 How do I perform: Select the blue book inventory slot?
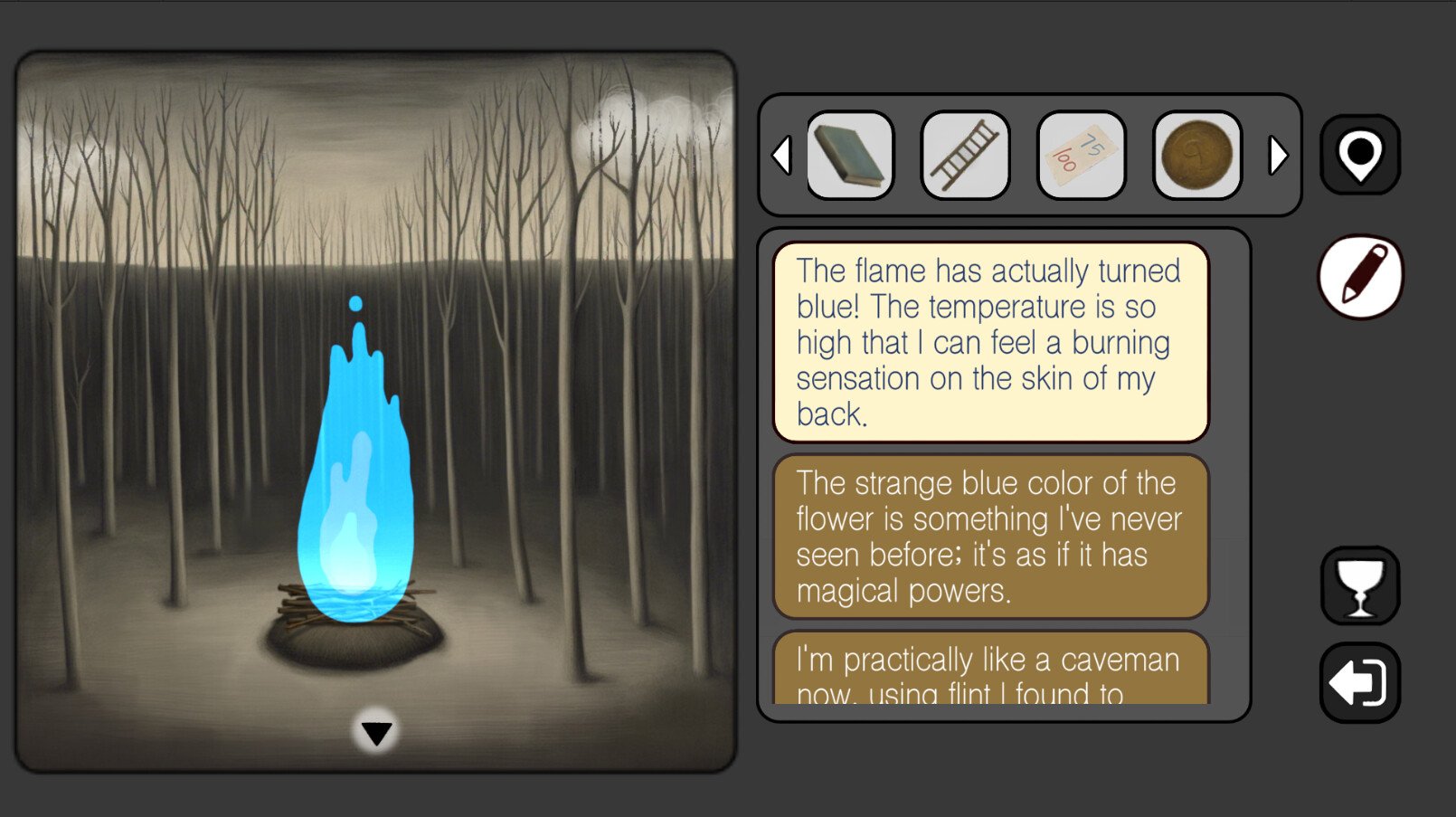[x=849, y=155]
